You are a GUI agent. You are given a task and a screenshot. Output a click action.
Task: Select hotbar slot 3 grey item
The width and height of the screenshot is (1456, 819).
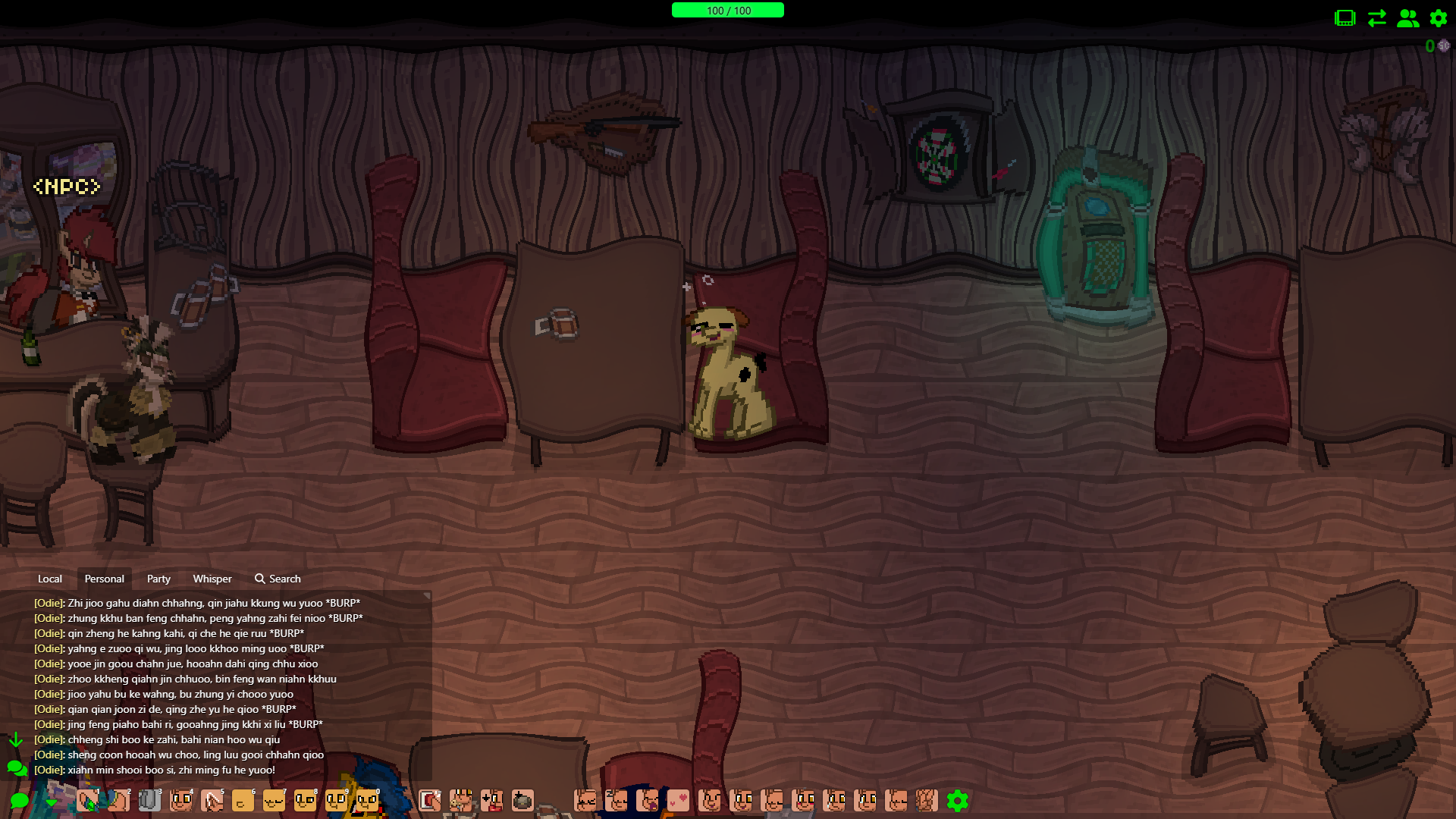point(149,801)
